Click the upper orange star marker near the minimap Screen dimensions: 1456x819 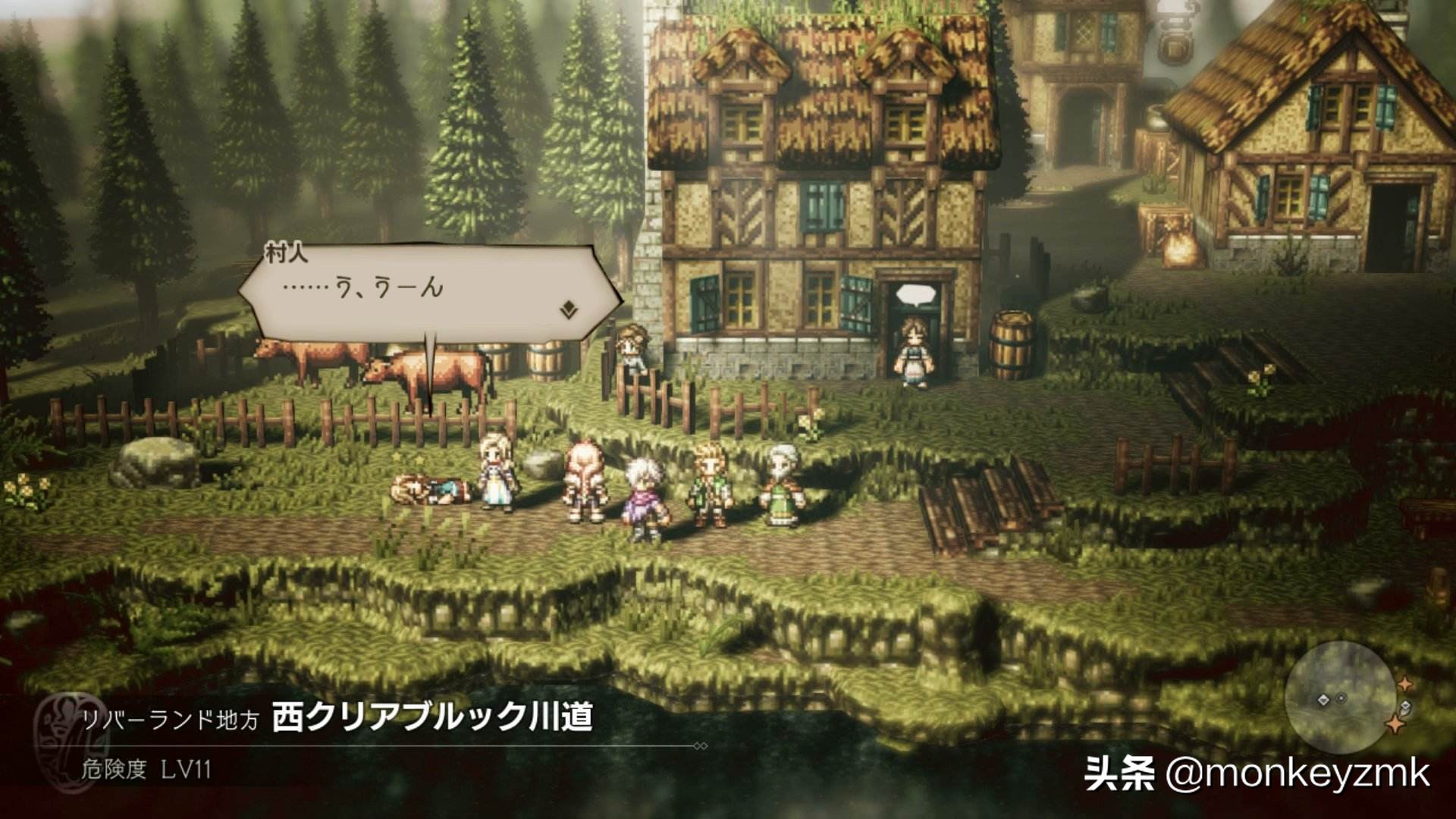point(1405,683)
